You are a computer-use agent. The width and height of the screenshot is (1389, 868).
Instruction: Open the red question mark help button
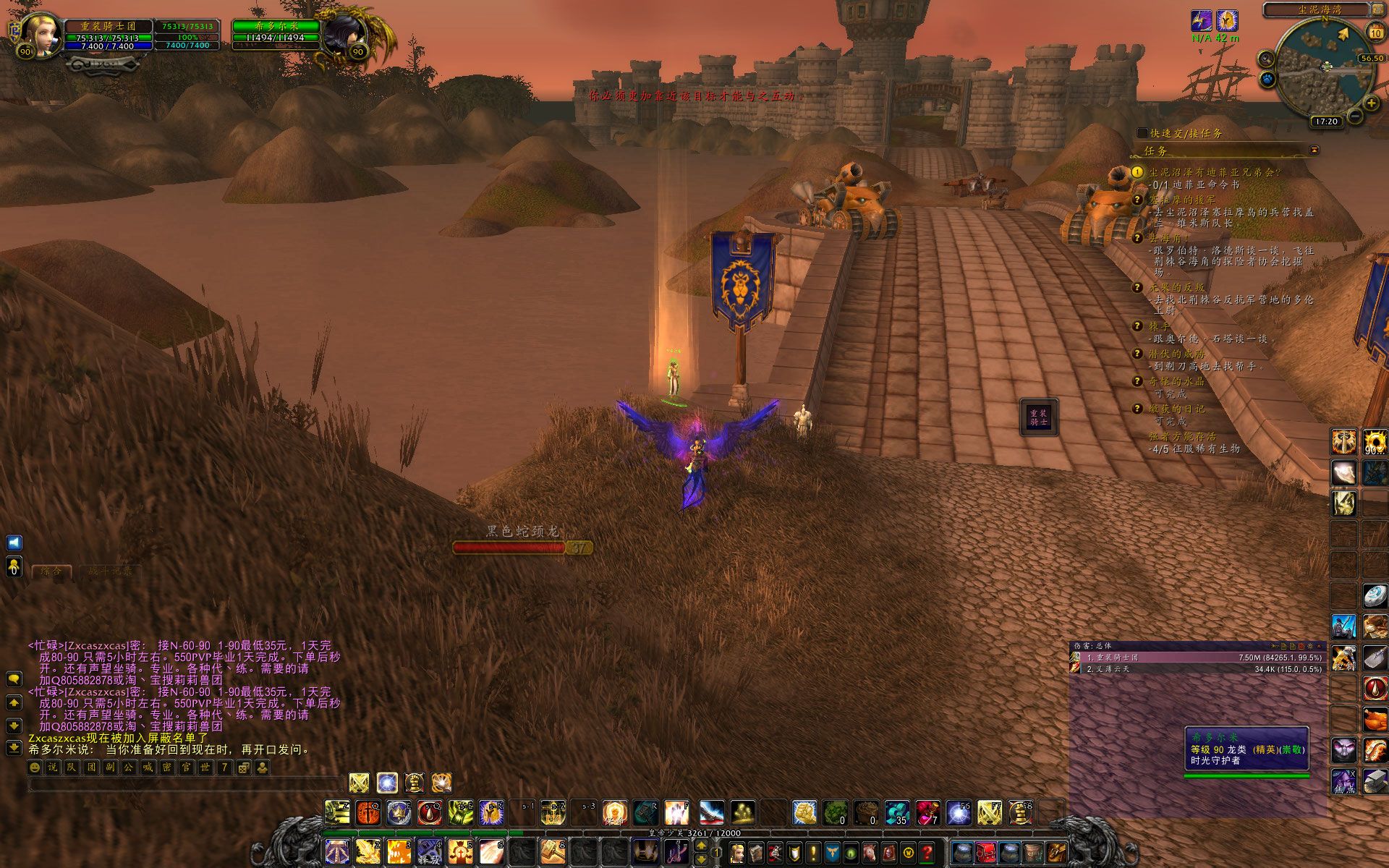point(927,852)
